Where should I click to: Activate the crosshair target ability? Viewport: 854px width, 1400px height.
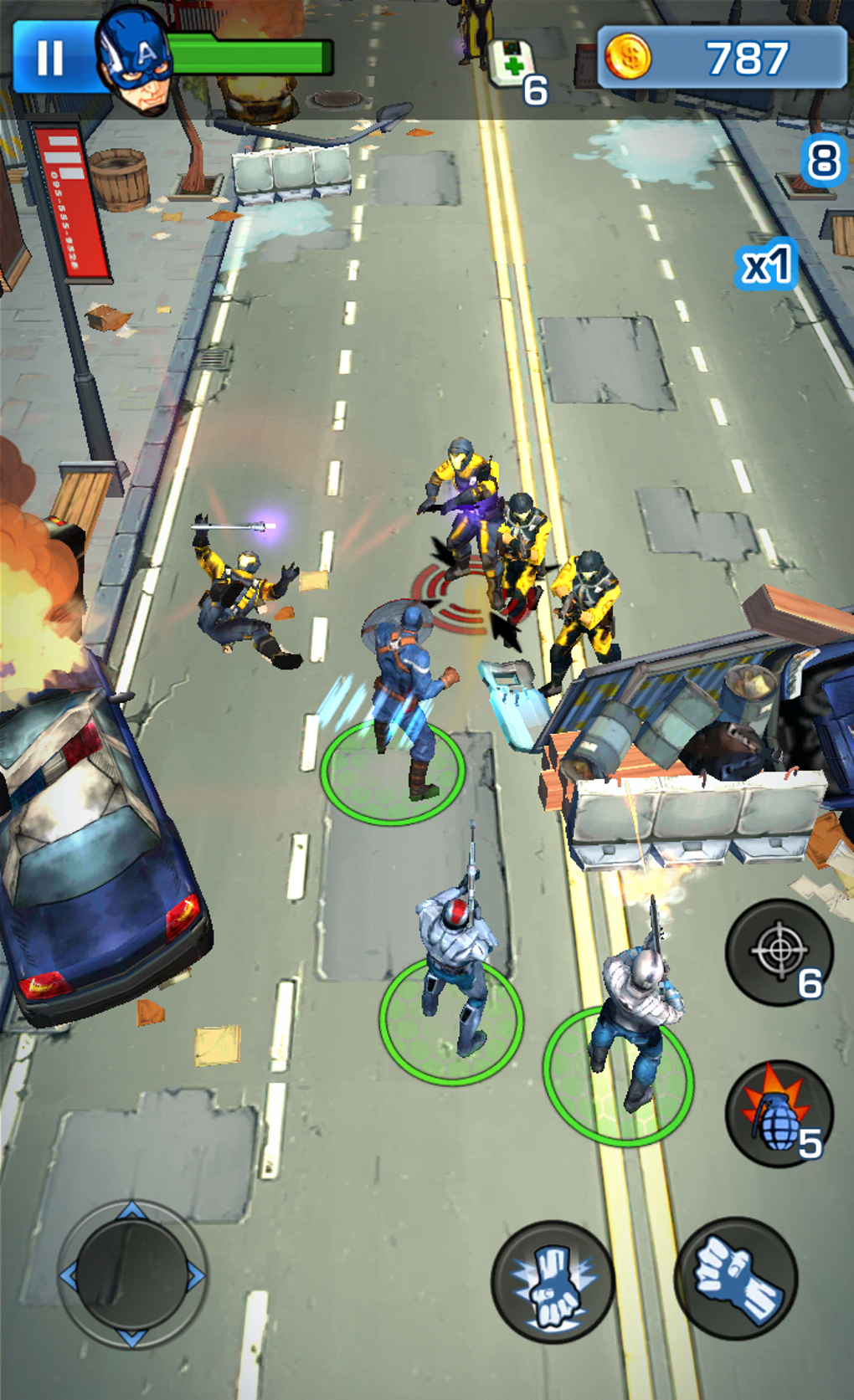(779, 951)
